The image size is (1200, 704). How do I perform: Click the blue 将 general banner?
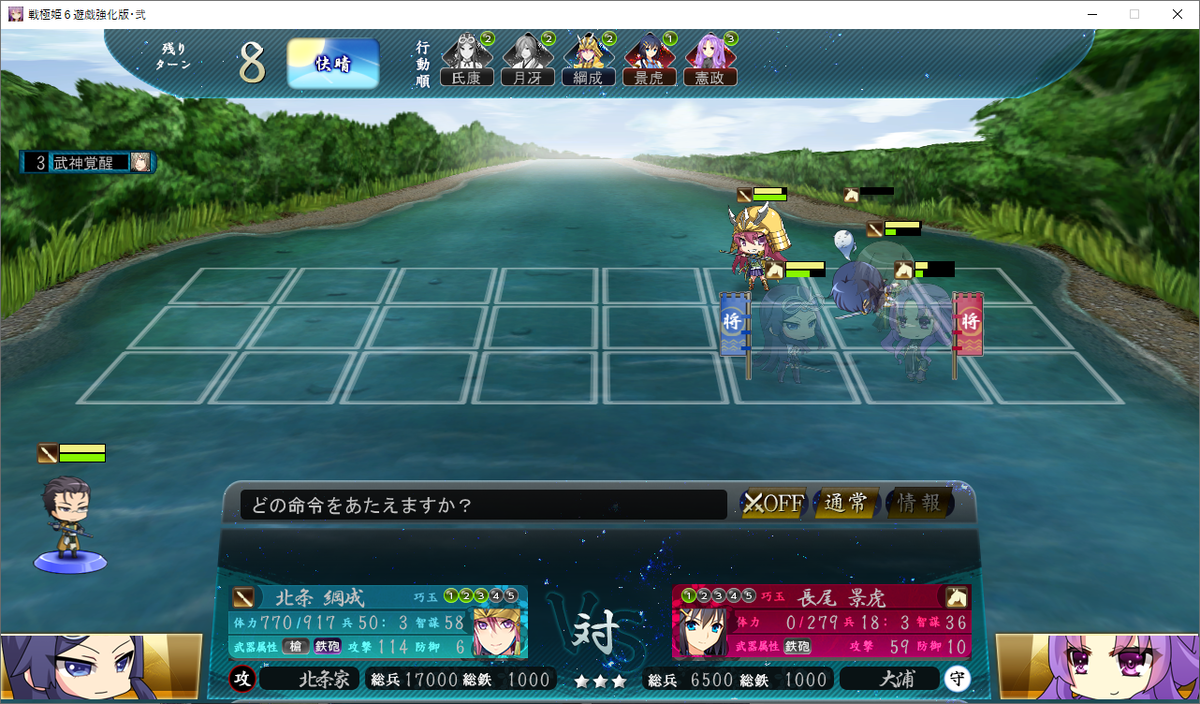pyautogui.click(x=733, y=324)
